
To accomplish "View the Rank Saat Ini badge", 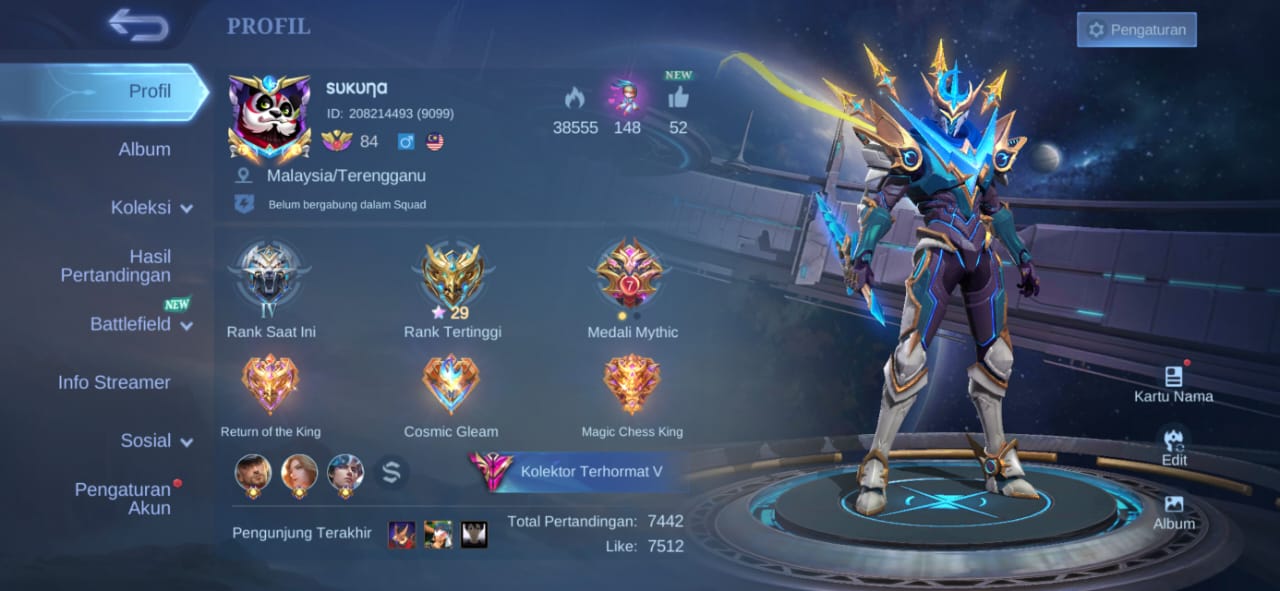I will click(x=270, y=280).
